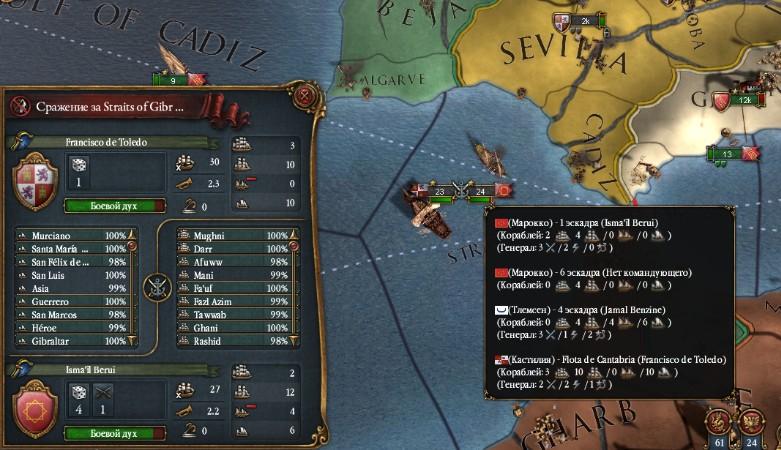Click the battle counter showing 23 ships
This screenshot has height=450, width=781.
(x=440, y=190)
